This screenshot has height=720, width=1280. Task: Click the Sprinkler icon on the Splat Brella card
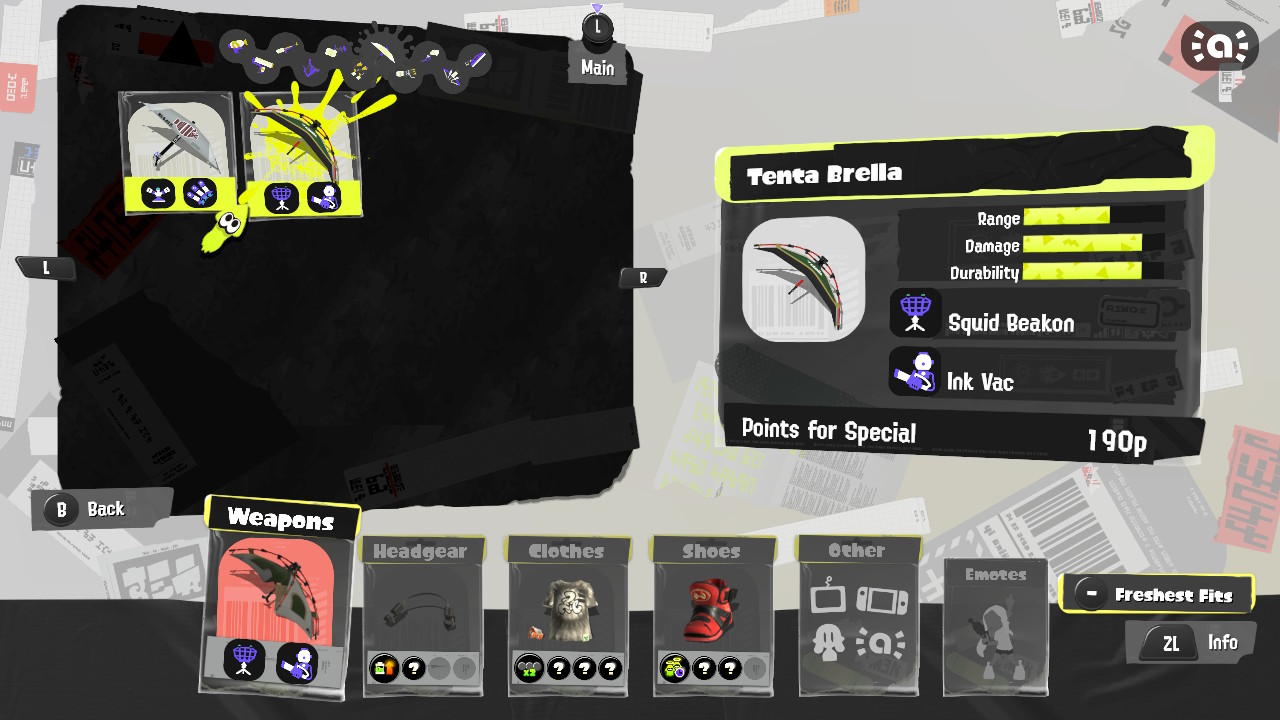(160, 192)
